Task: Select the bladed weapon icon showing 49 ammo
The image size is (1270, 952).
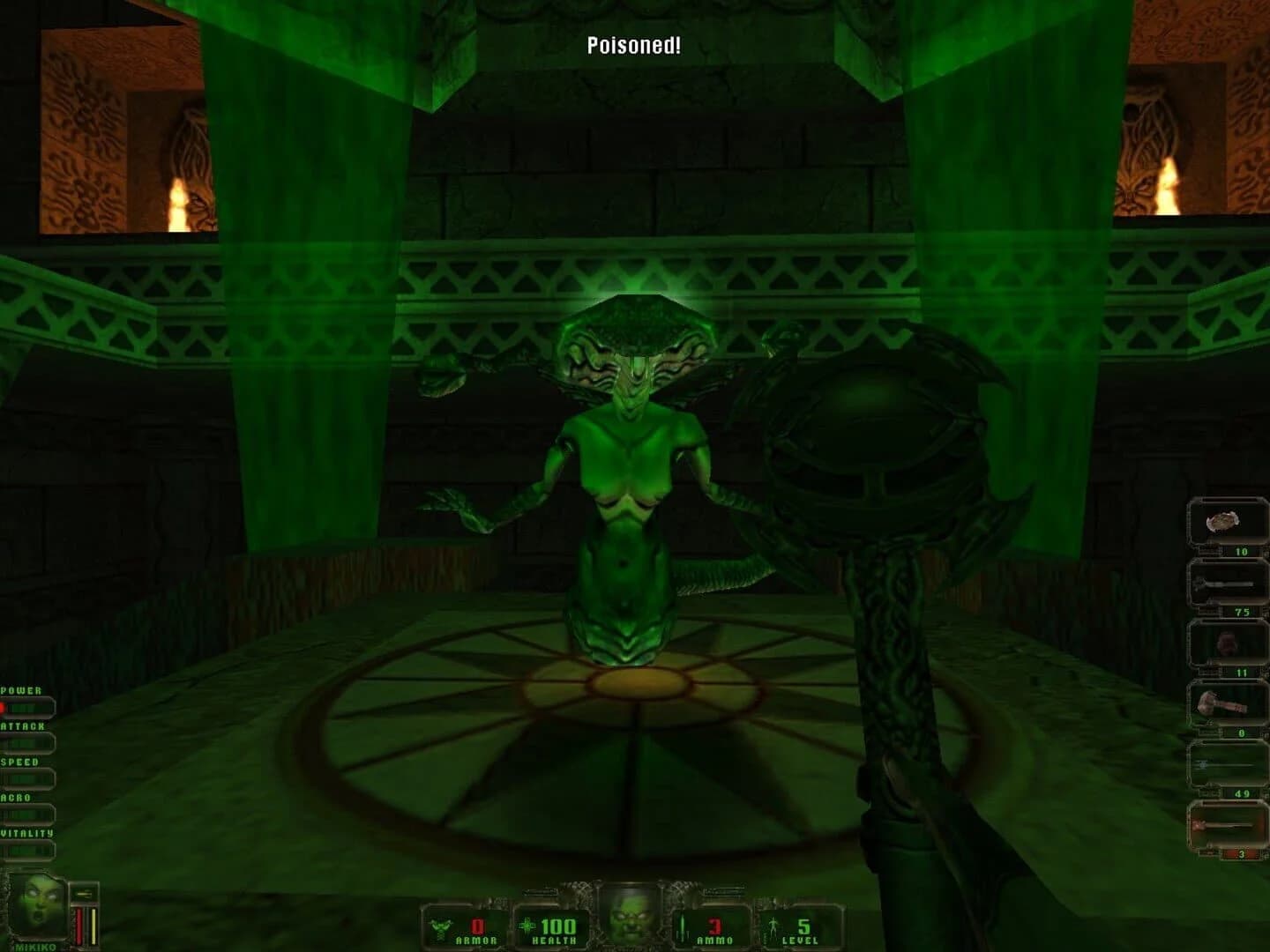Action: point(1222,767)
